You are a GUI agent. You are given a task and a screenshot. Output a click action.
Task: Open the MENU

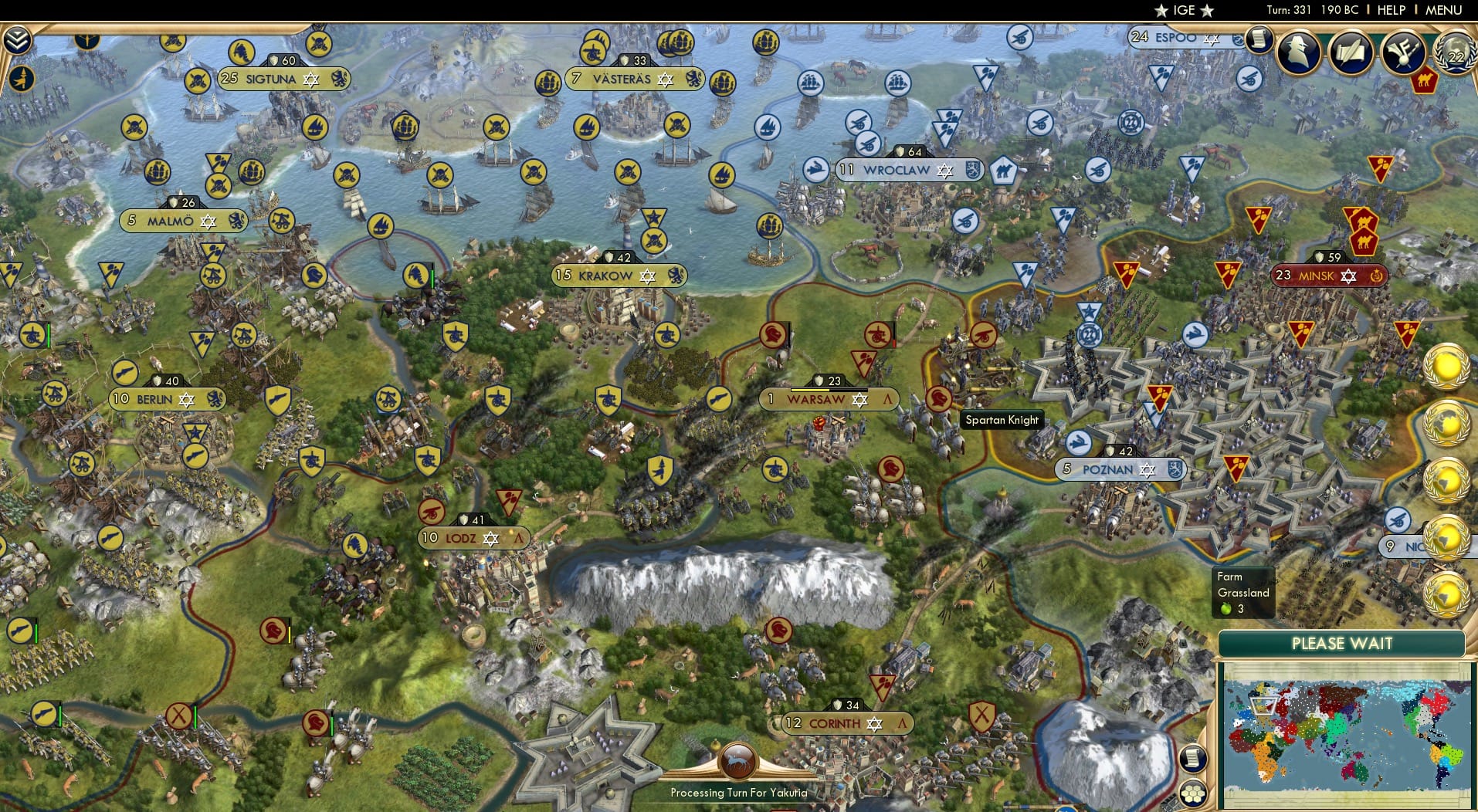(1444, 10)
